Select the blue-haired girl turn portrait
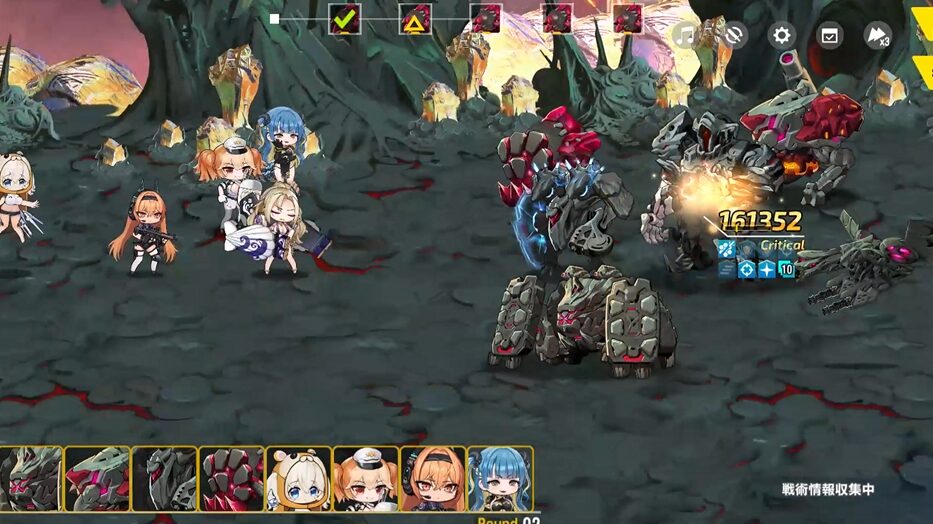 tap(500, 479)
